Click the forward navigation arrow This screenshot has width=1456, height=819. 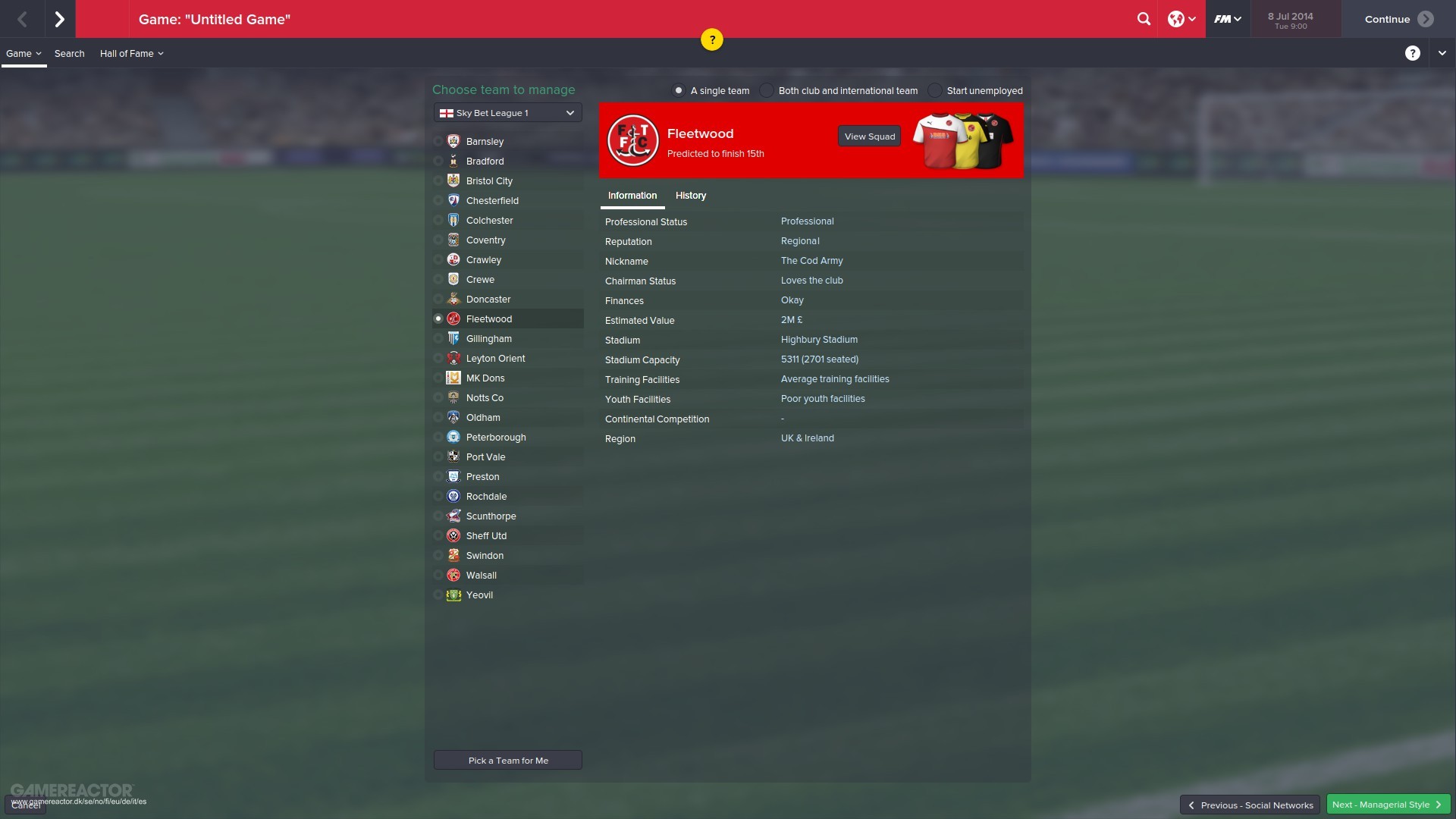(x=58, y=18)
